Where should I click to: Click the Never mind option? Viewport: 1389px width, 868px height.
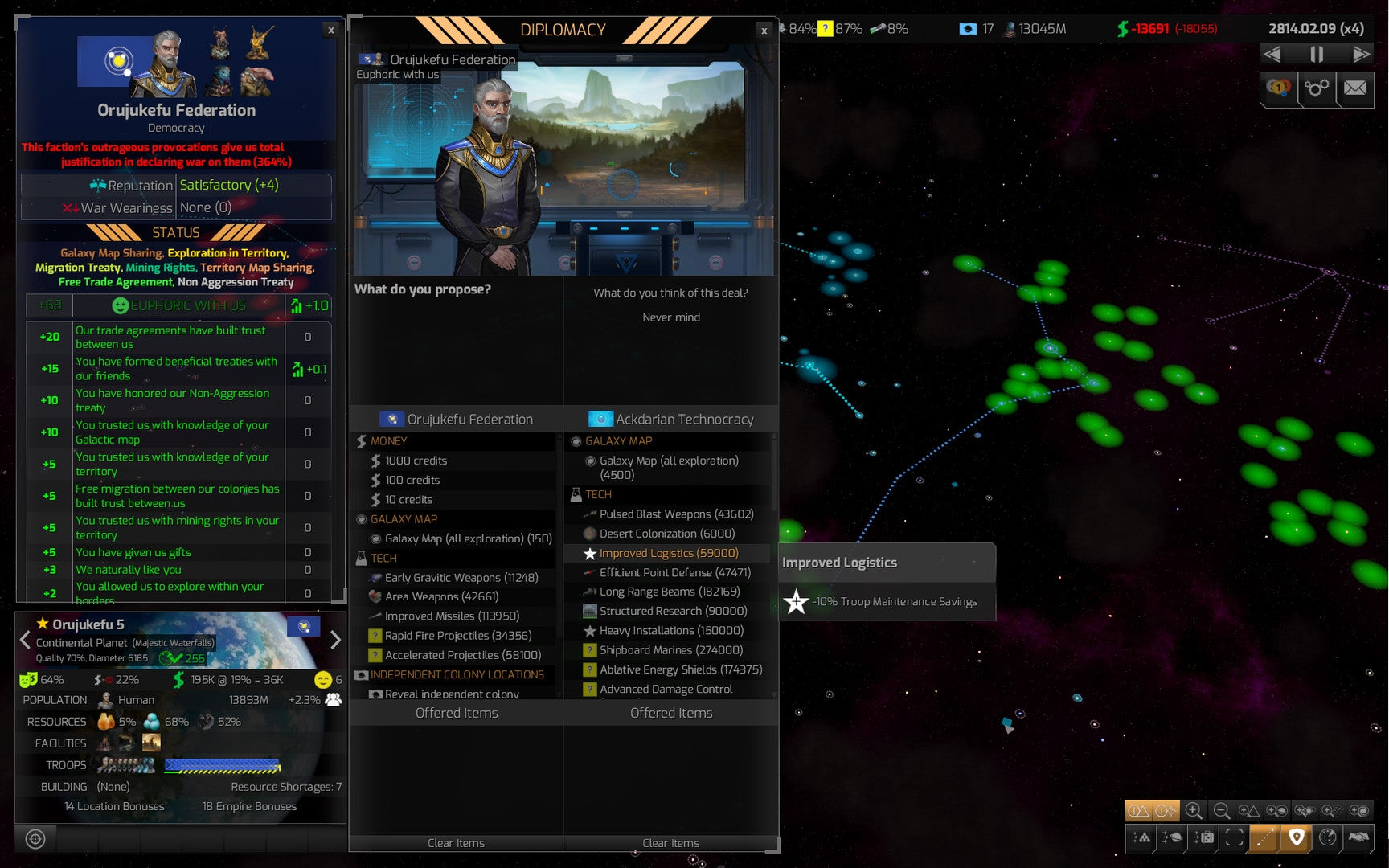pyautogui.click(x=671, y=317)
